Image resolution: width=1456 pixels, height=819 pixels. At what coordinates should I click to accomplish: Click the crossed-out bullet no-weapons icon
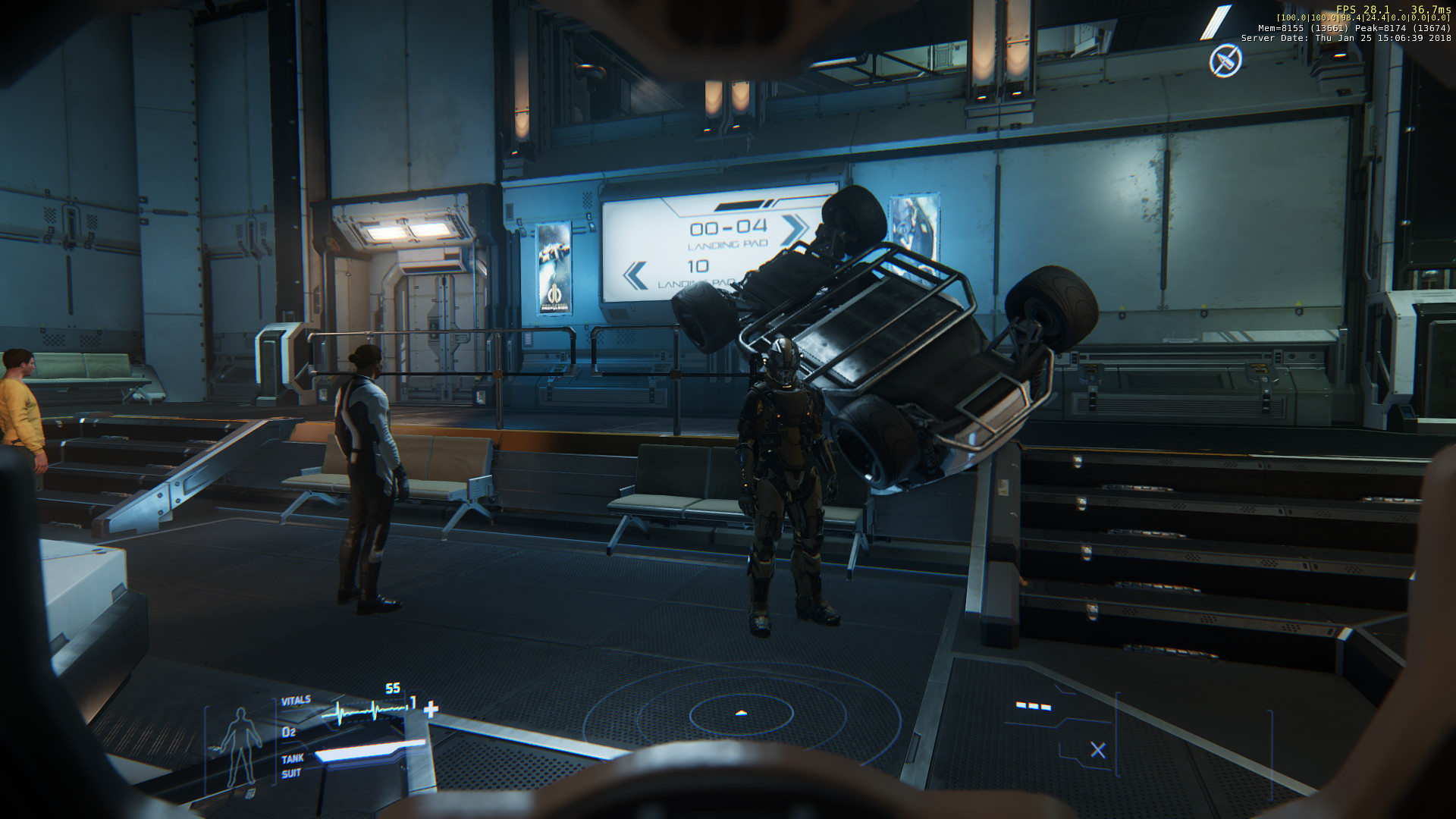click(x=1225, y=60)
